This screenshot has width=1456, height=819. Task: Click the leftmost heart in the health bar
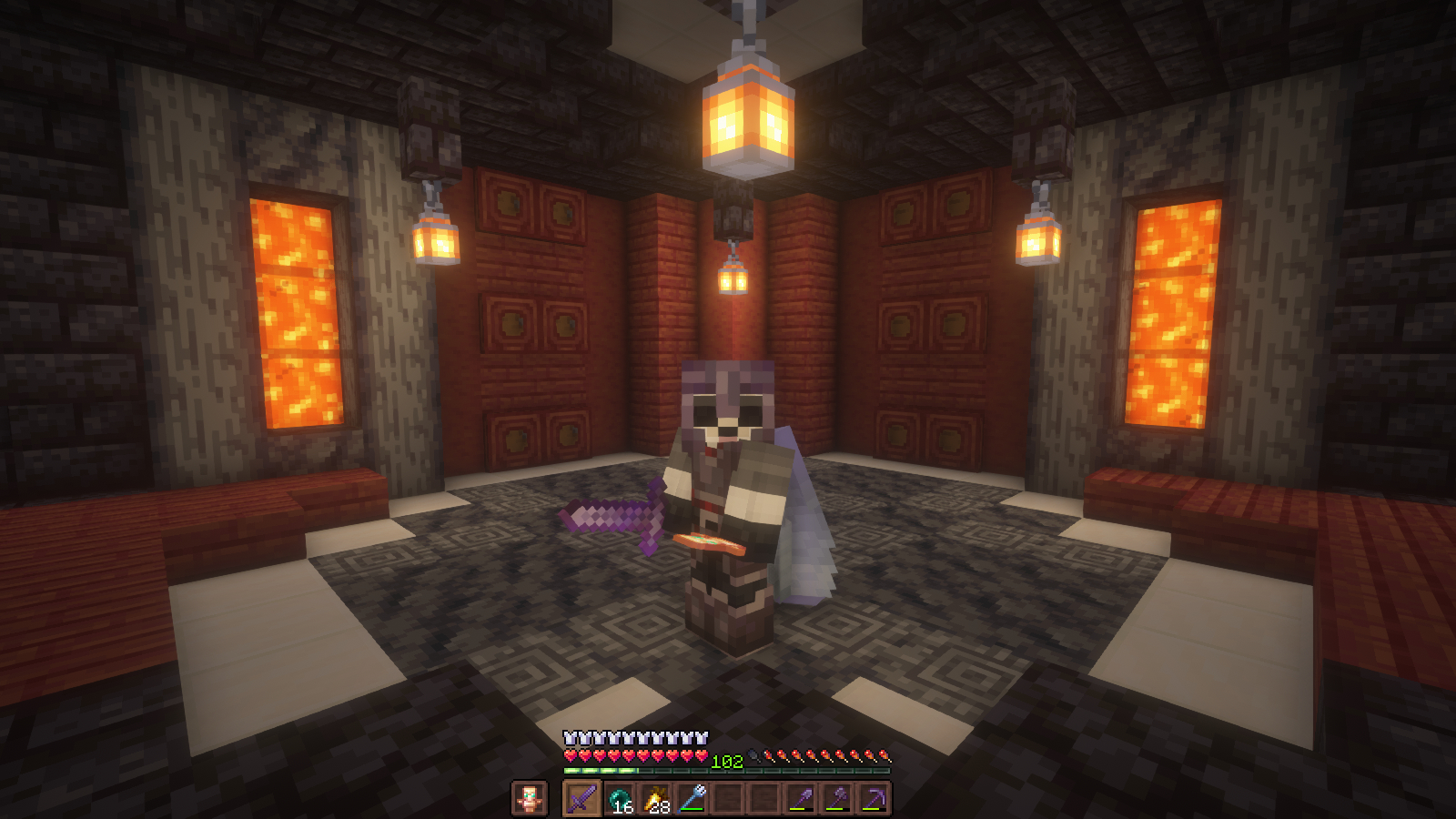(570, 755)
